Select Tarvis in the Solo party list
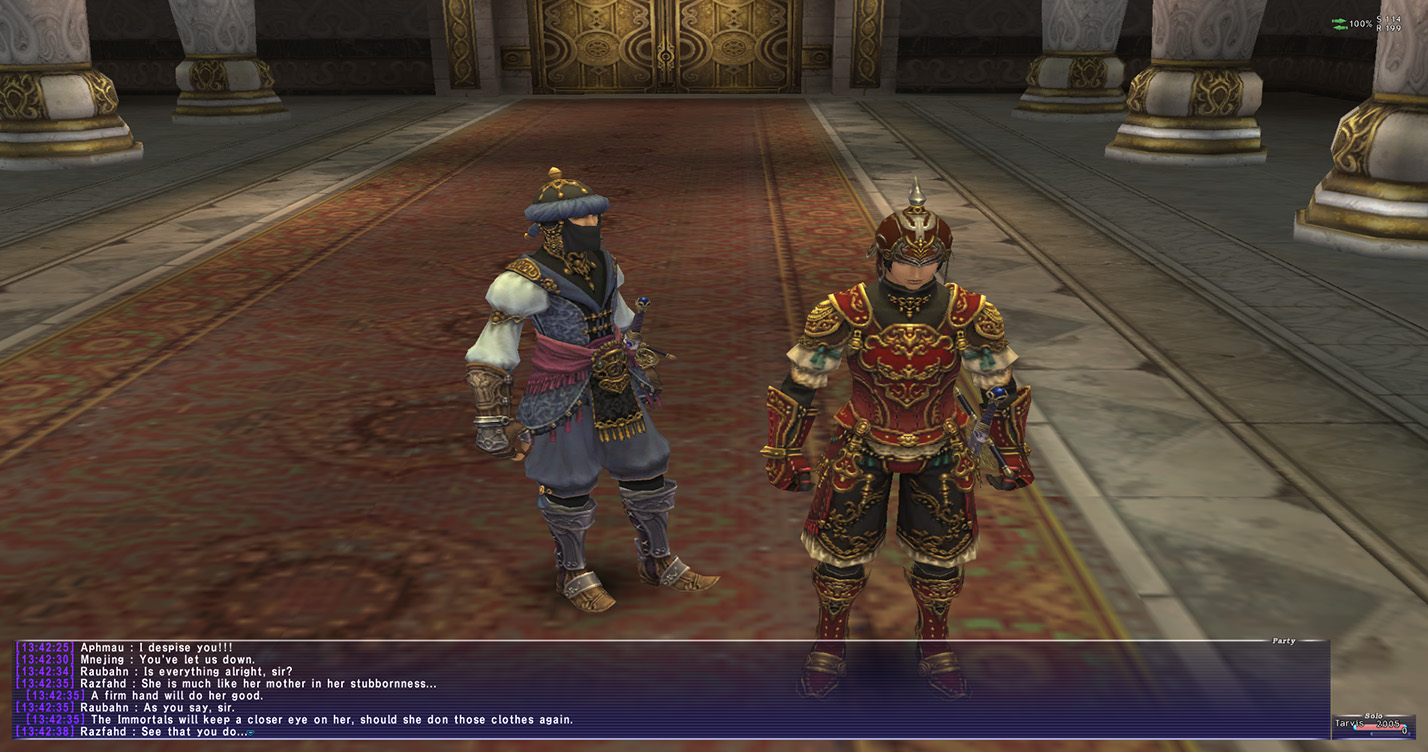 [x=1351, y=723]
